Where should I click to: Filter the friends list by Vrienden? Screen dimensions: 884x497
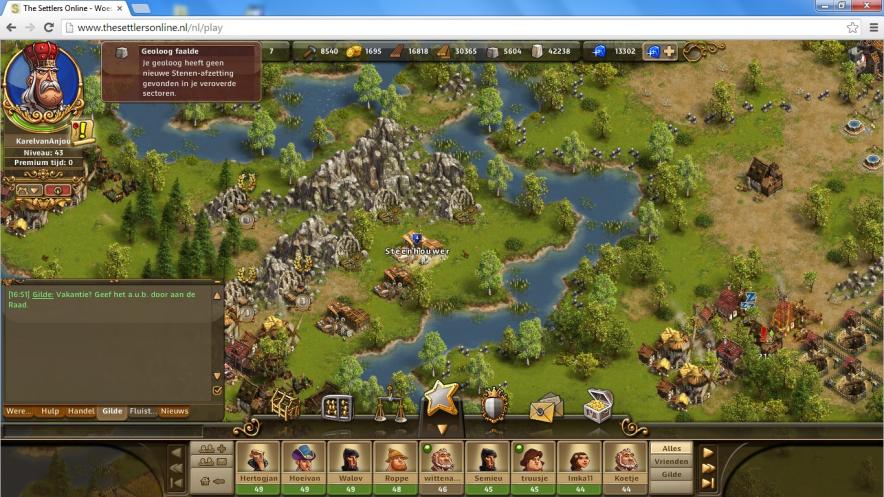pos(671,462)
